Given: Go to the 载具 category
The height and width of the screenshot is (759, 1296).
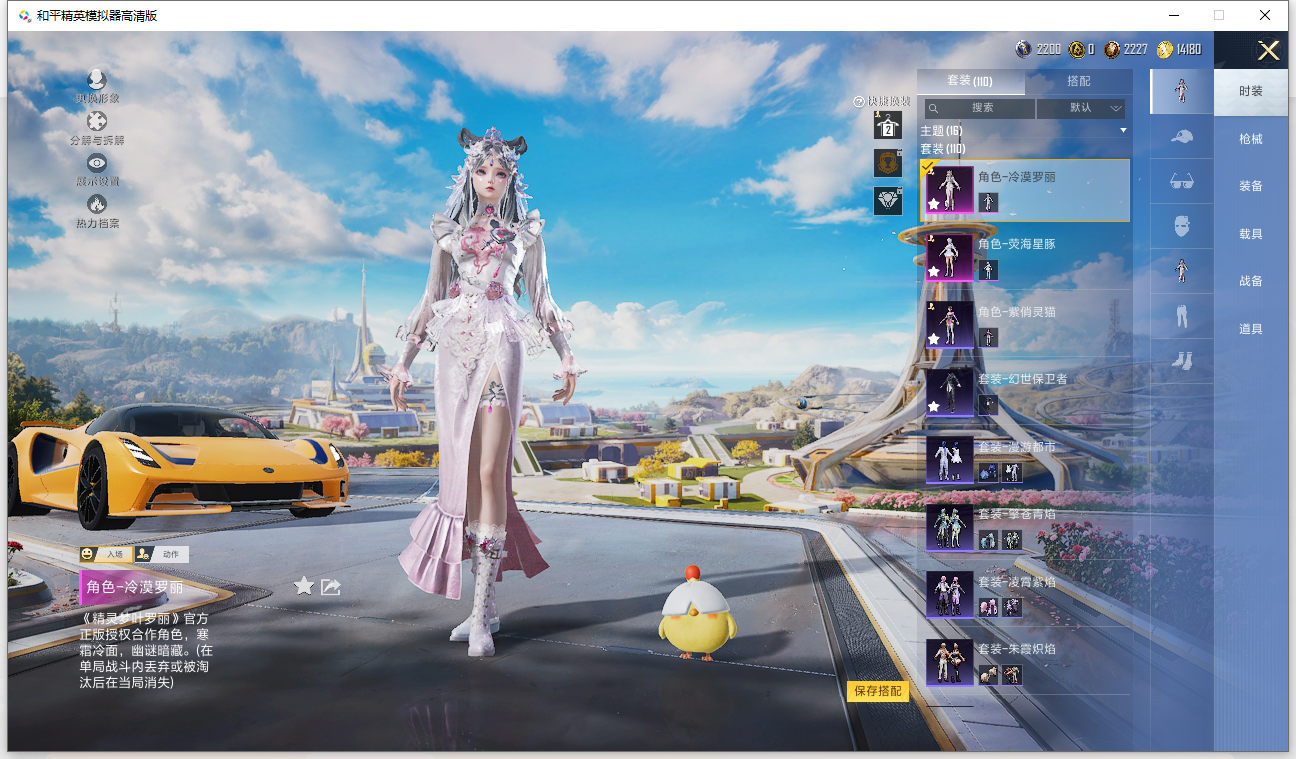Looking at the screenshot, I should [1250, 234].
